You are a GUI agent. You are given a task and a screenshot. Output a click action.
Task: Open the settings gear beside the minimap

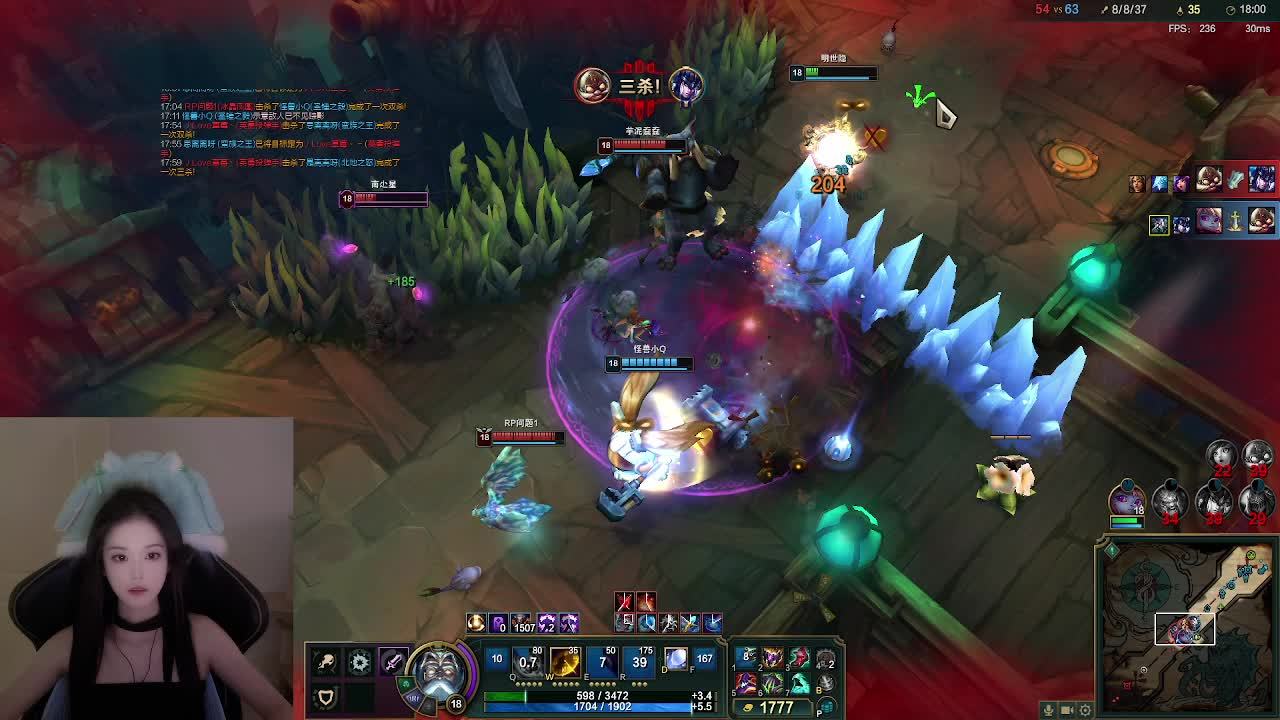(x=1085, y=710)
